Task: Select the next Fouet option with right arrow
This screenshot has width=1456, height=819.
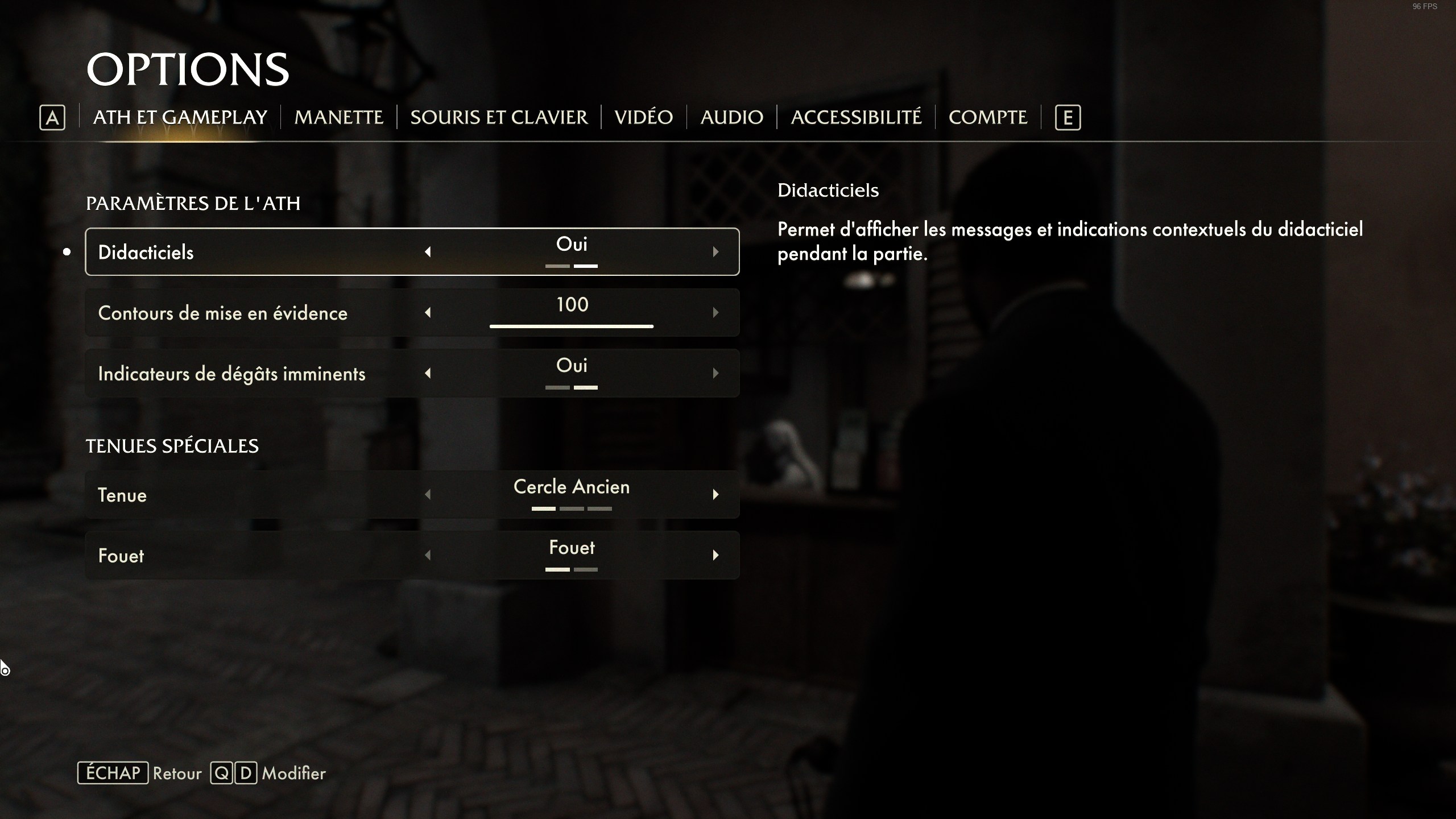Action: [x=715, y=556]
